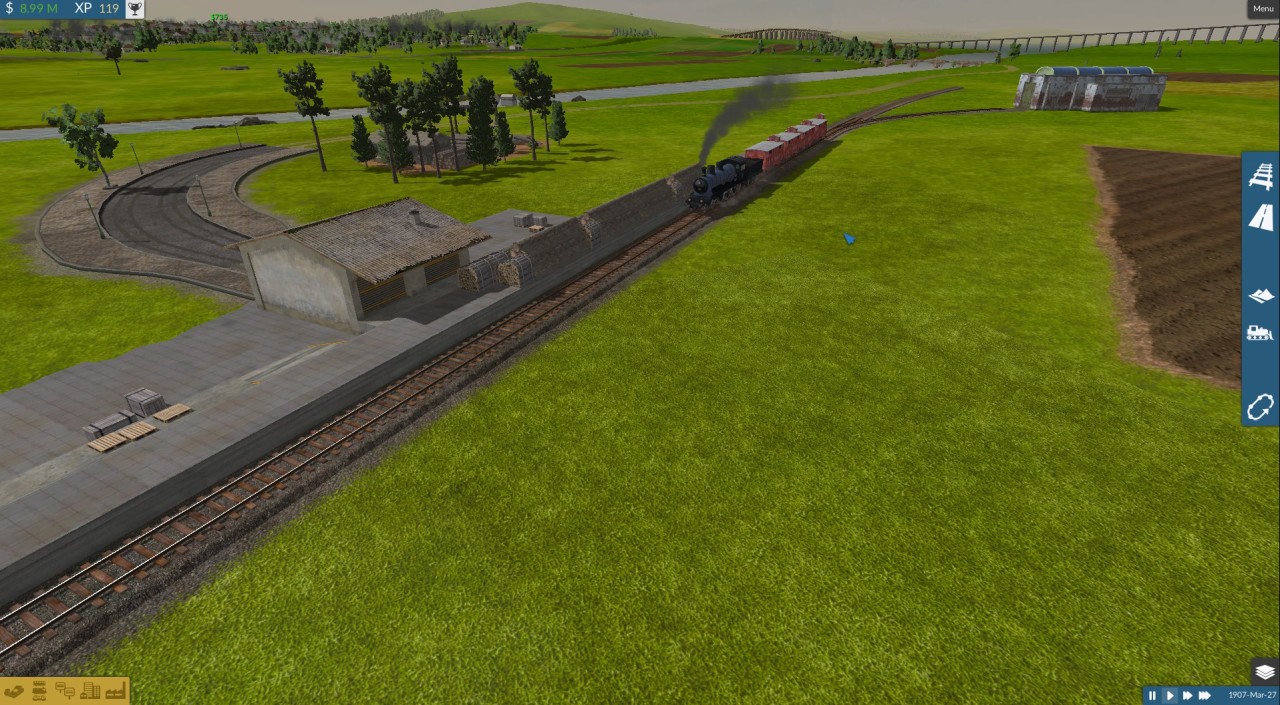Set game speed to triple fast-forward

point(1205,695)
